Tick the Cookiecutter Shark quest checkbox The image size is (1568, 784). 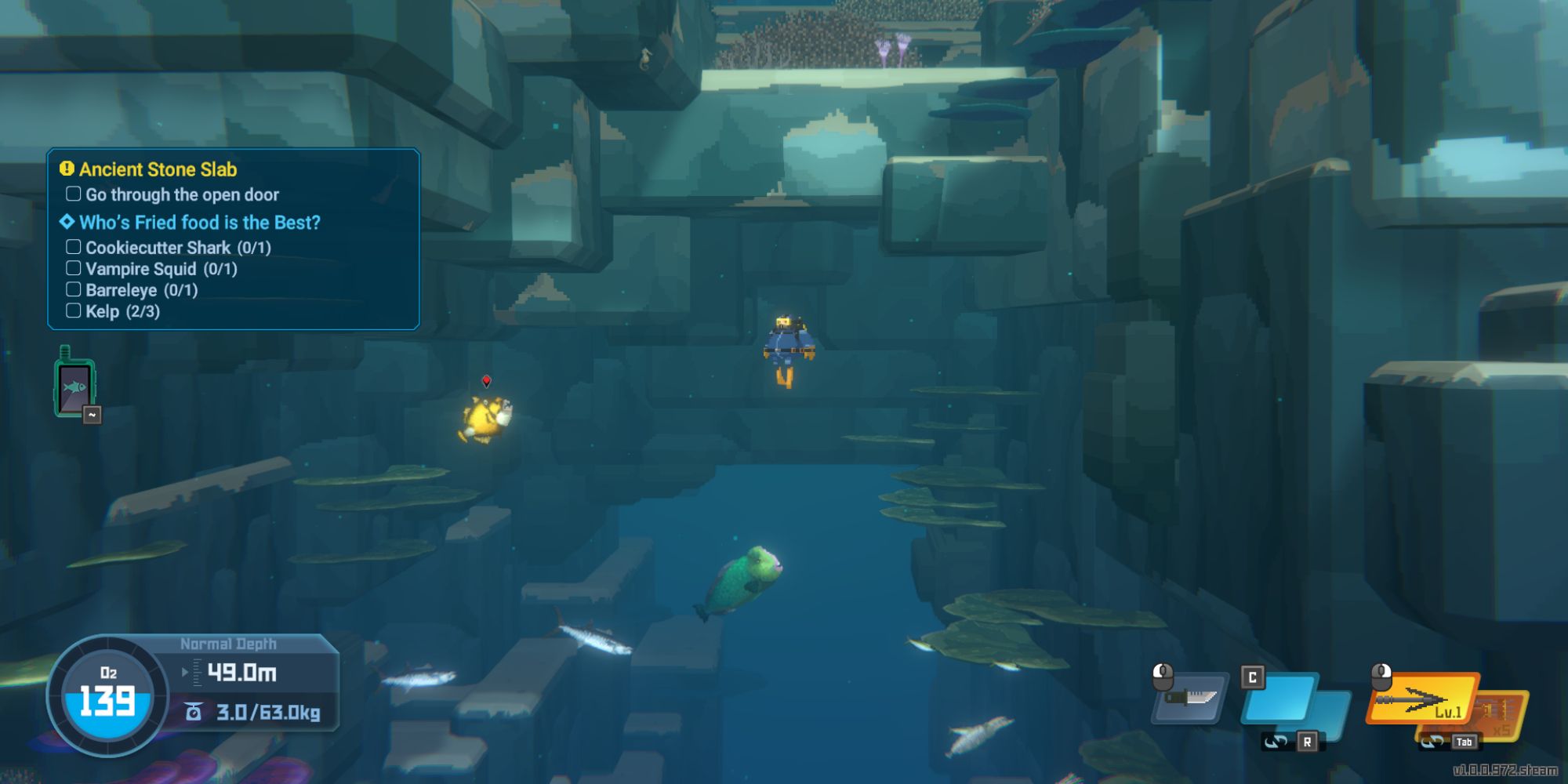pyautogui.click(x=73, y=246)
